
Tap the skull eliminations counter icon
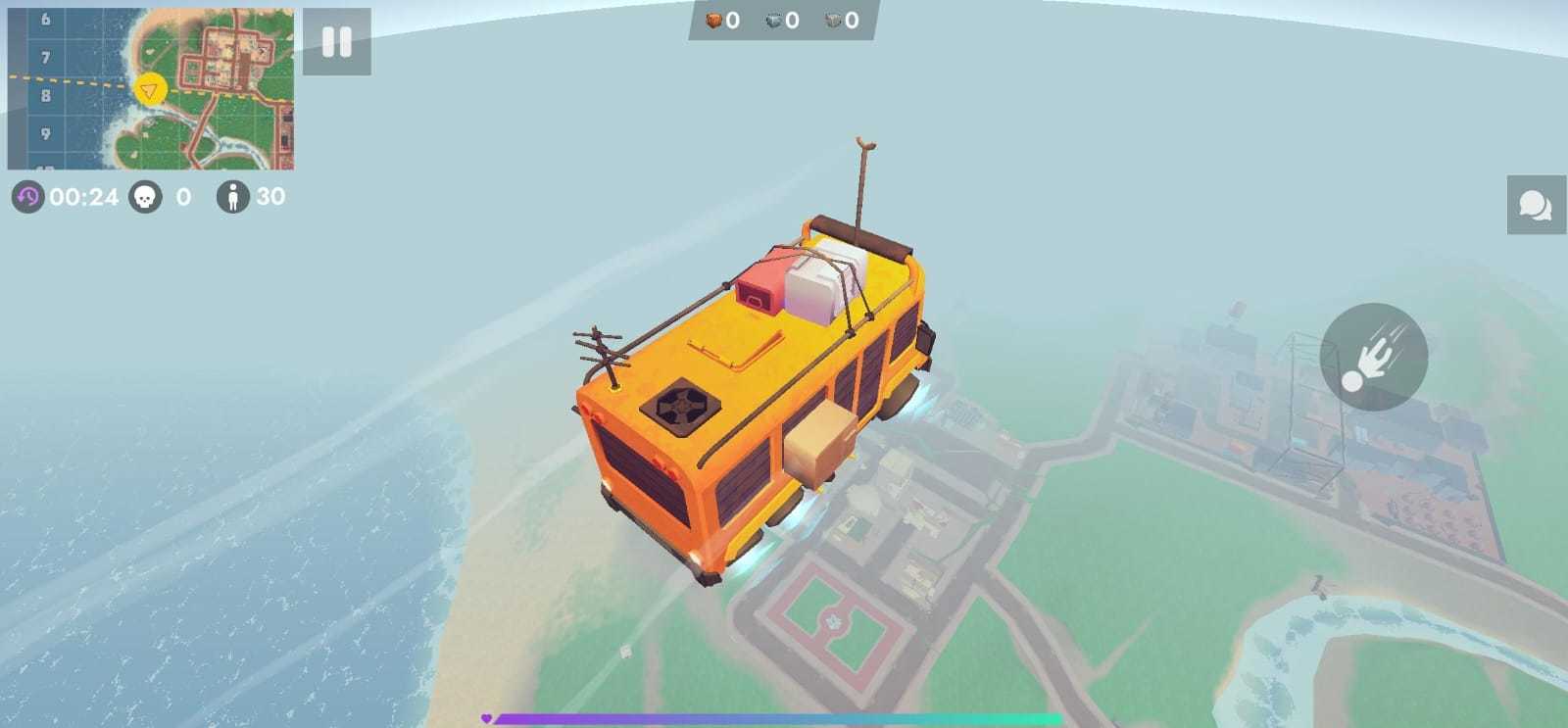coord(146,197)
